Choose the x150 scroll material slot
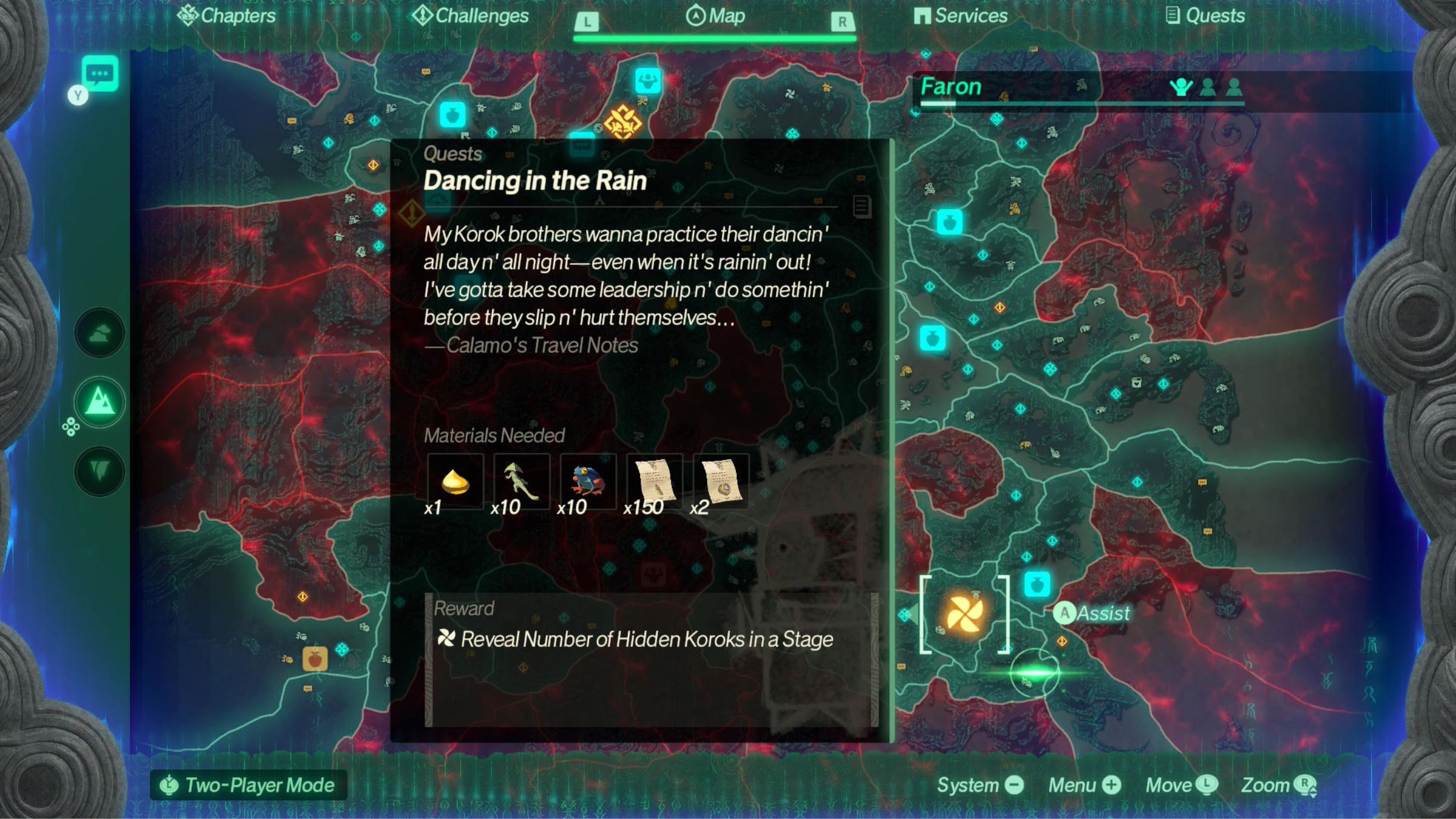The height and width of the screenshot is (819, 1456). (x=654, y=482)
